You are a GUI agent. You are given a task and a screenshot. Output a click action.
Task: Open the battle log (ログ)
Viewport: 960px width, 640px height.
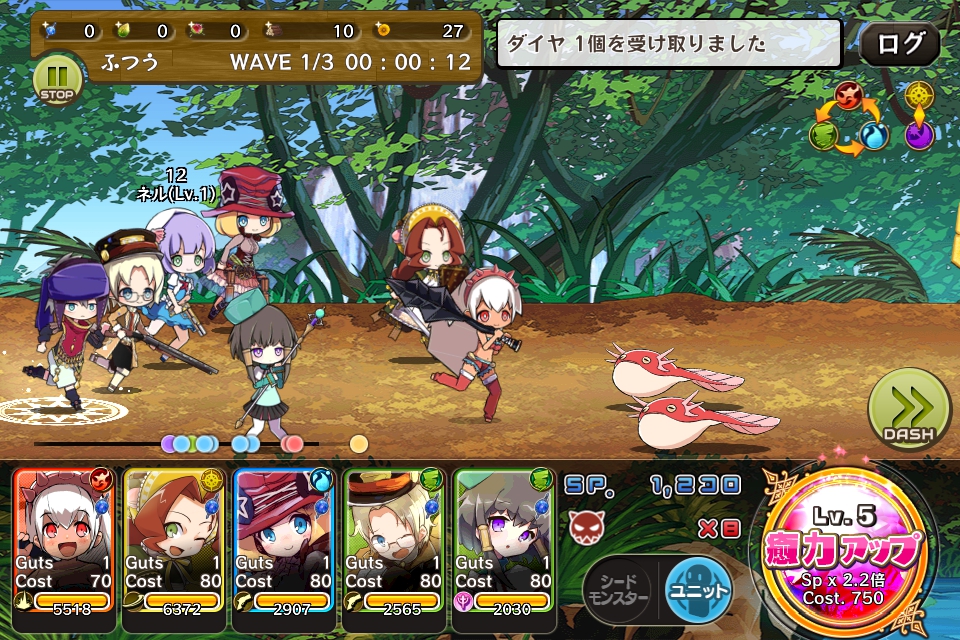click(899, 44)
